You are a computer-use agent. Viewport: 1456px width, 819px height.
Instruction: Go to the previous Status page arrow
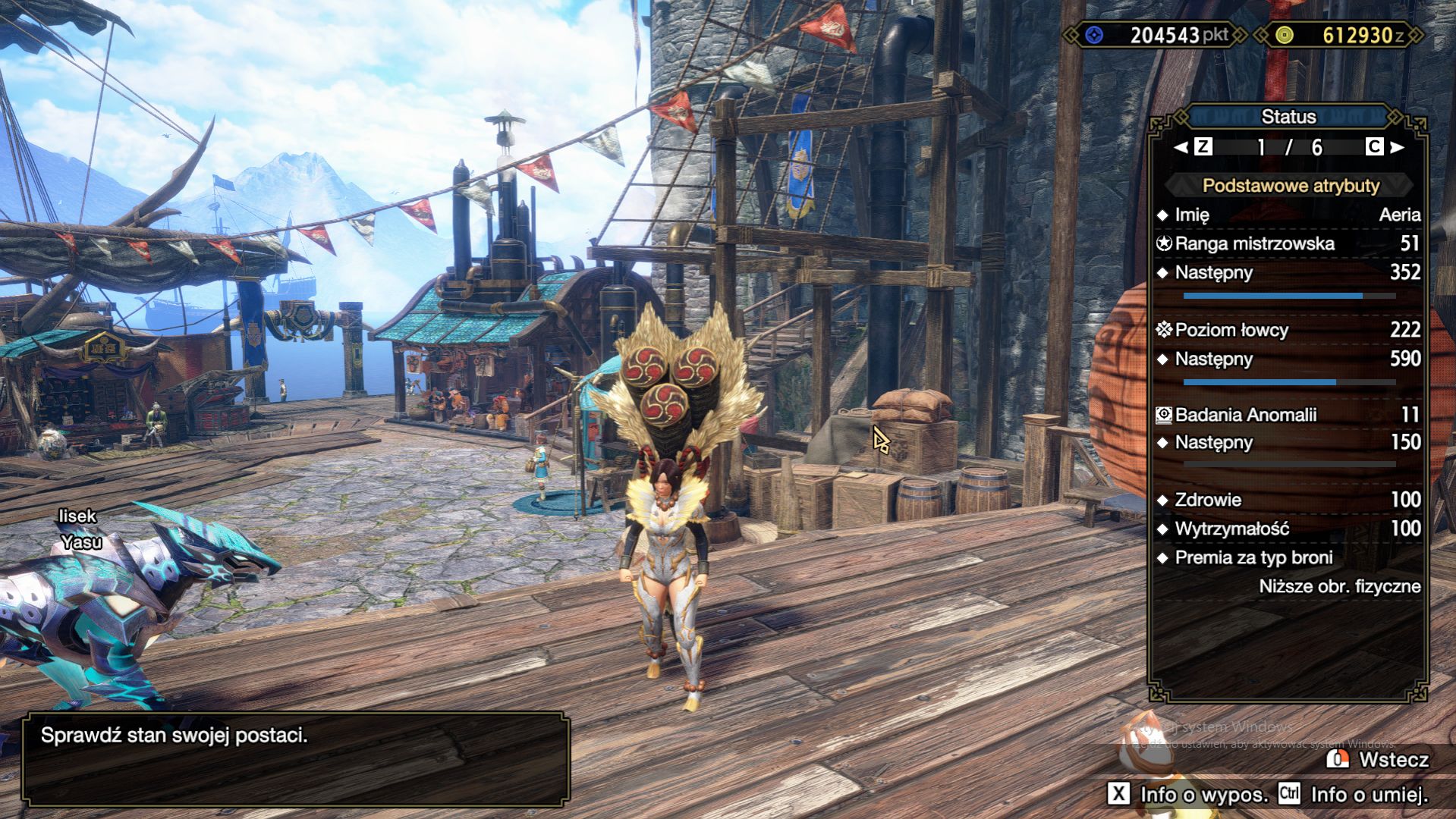click(x=1181, y=147)
